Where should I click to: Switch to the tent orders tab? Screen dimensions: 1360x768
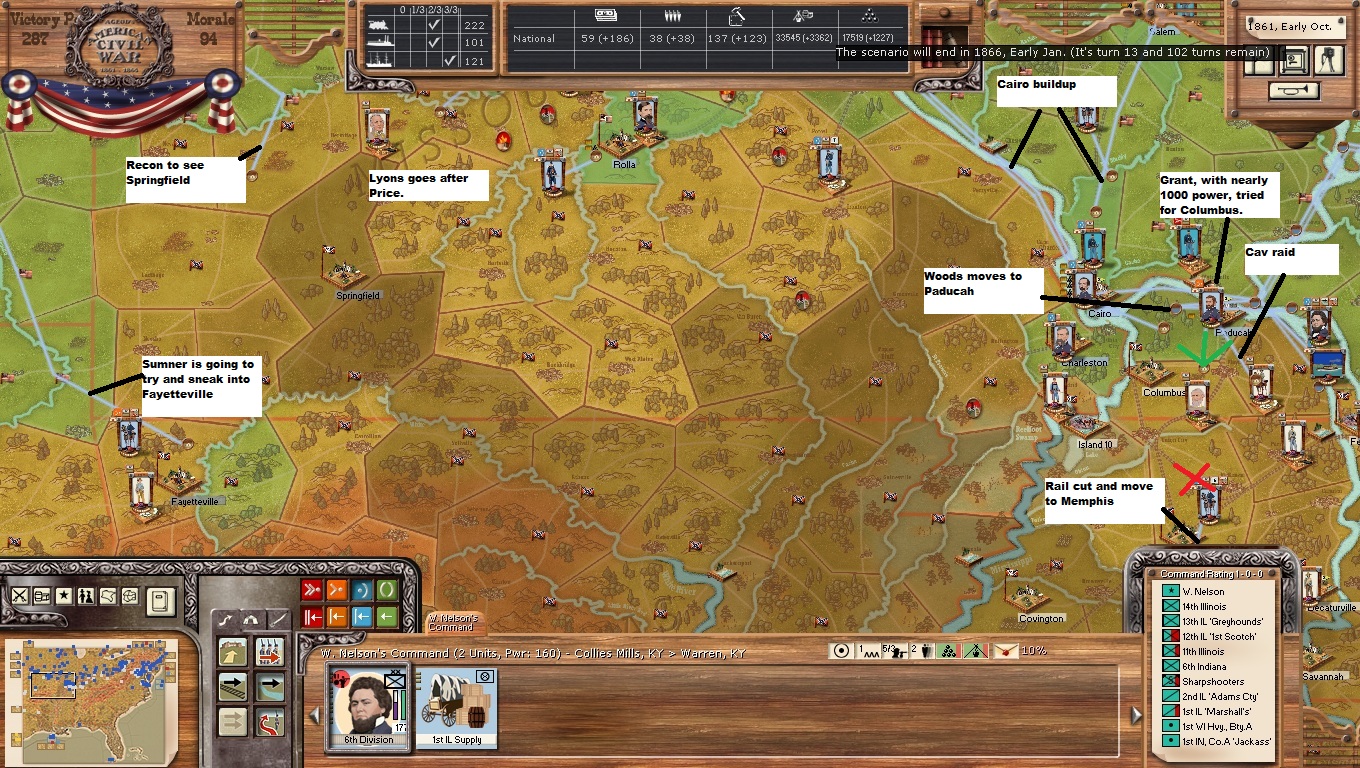[252, 620]
